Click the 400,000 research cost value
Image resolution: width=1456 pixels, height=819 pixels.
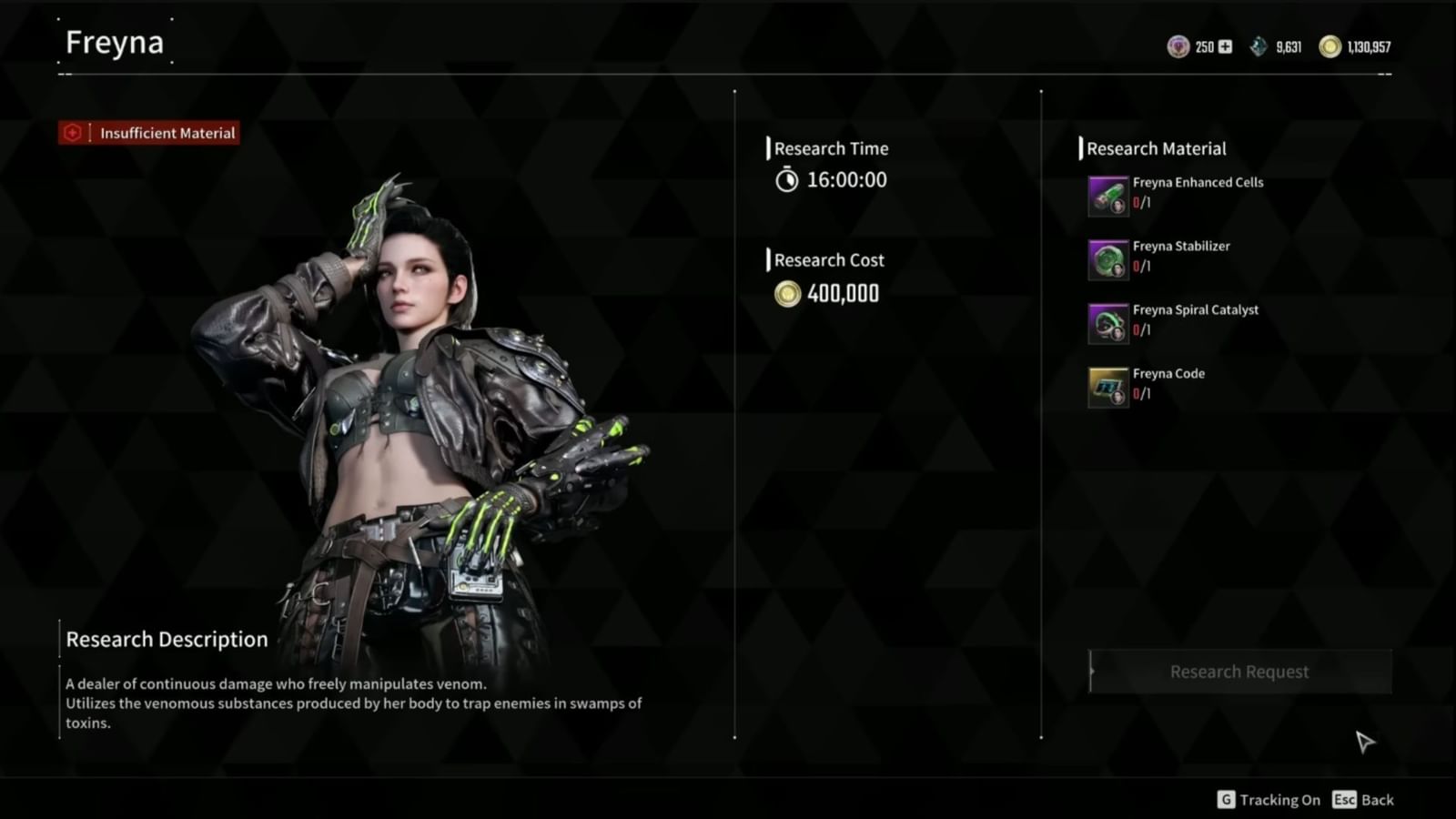pyautogui.click(x=843, y=293)
